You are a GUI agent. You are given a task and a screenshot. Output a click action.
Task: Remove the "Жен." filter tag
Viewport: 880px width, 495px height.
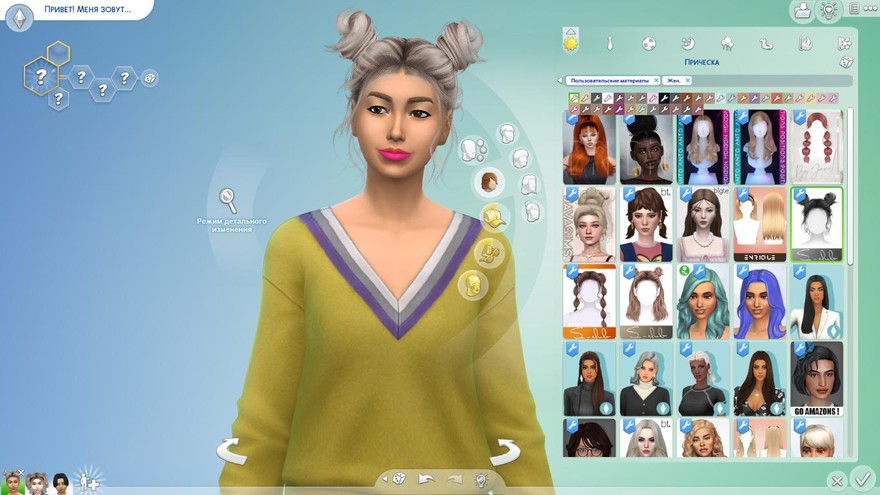point(688,80)
